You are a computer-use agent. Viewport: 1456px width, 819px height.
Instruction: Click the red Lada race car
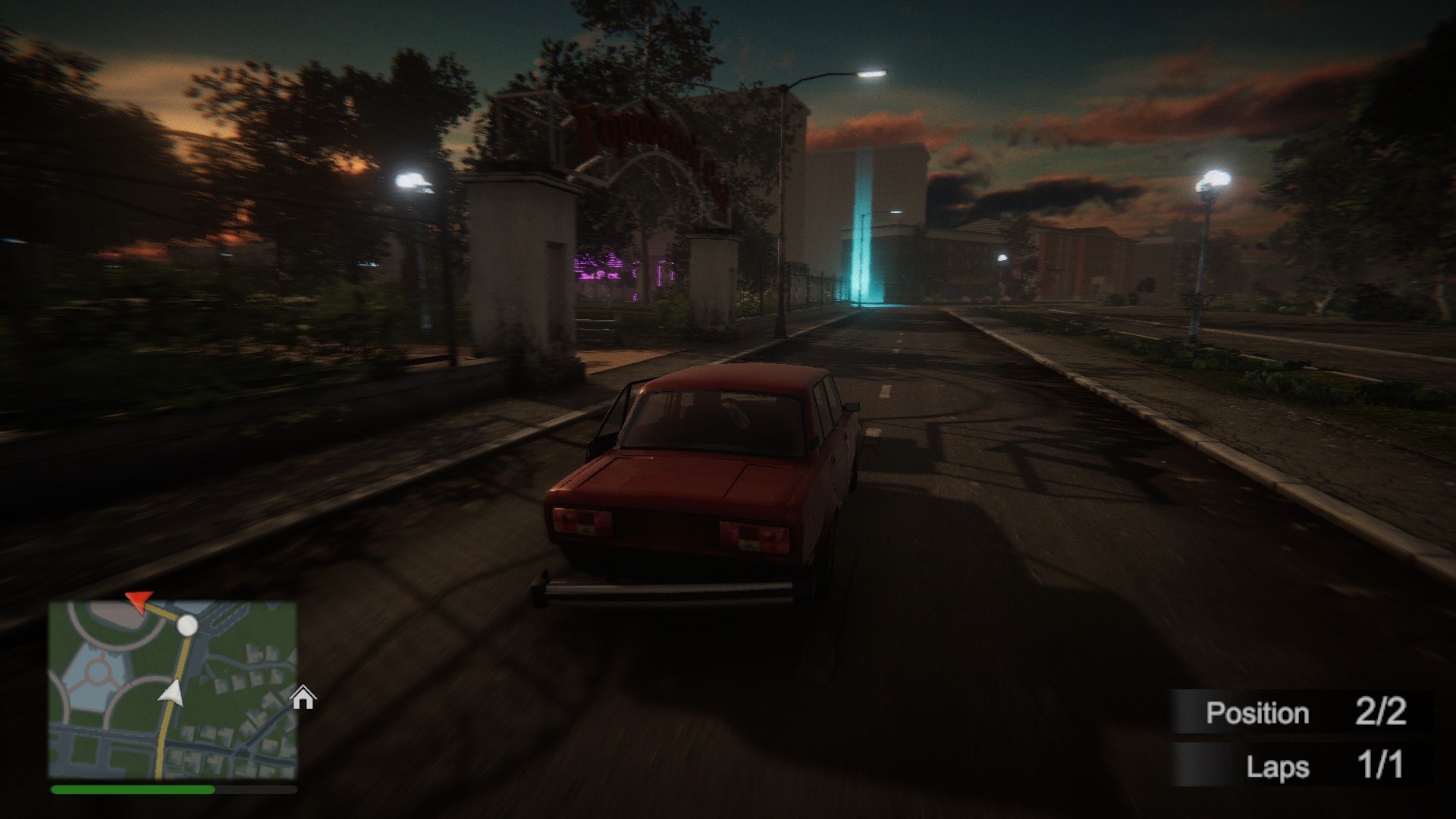click(x=705, y=478)
